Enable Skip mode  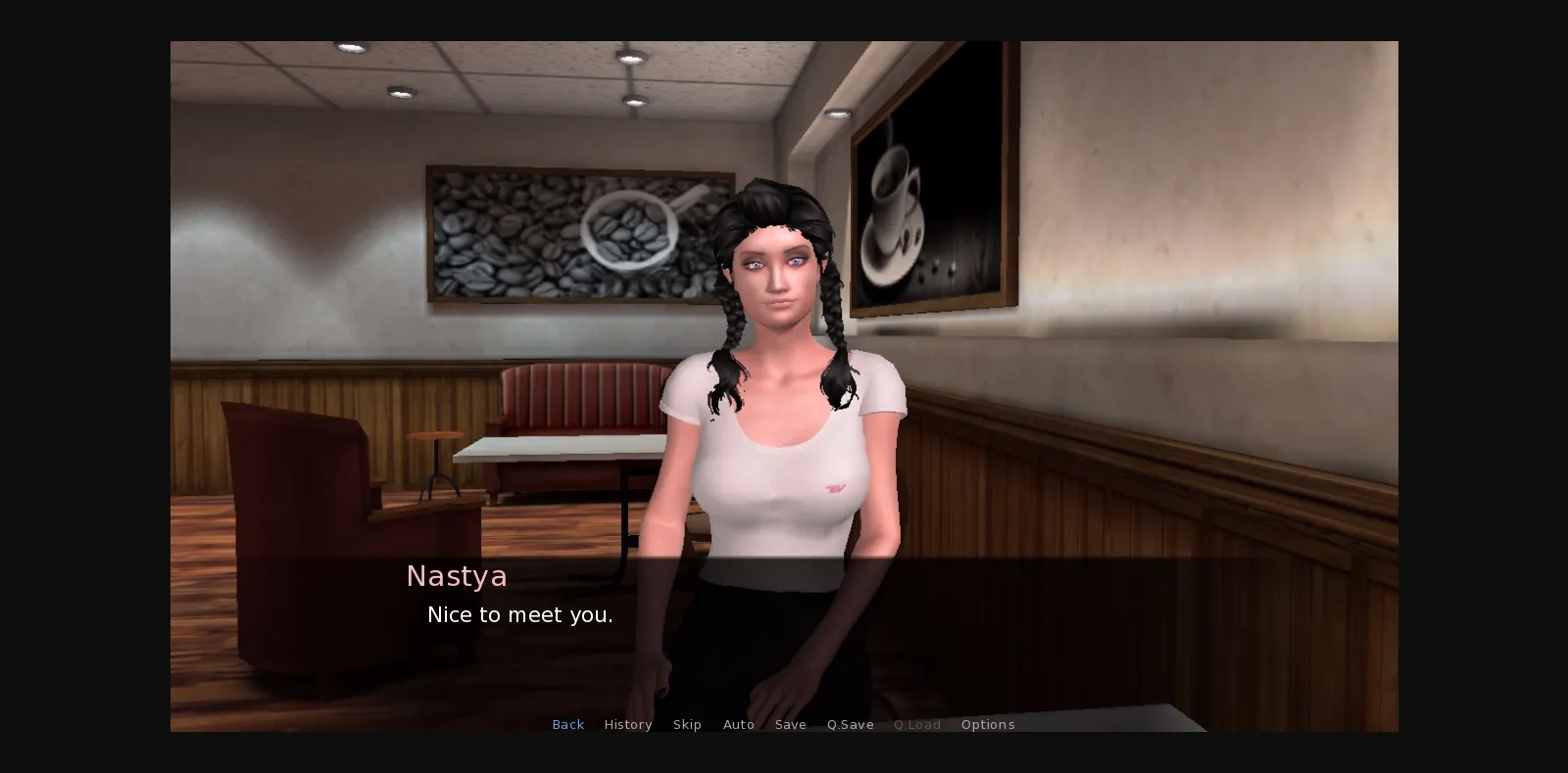(687, 724)
